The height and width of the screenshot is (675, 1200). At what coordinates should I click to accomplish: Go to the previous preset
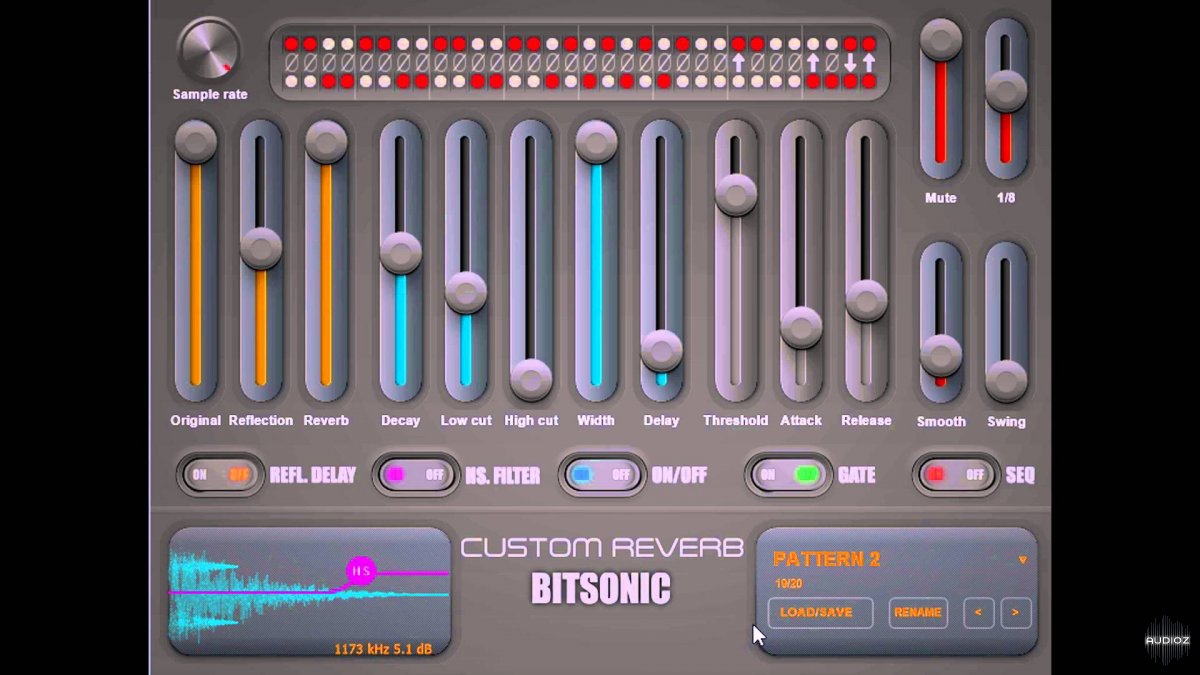tap(978, 612)
